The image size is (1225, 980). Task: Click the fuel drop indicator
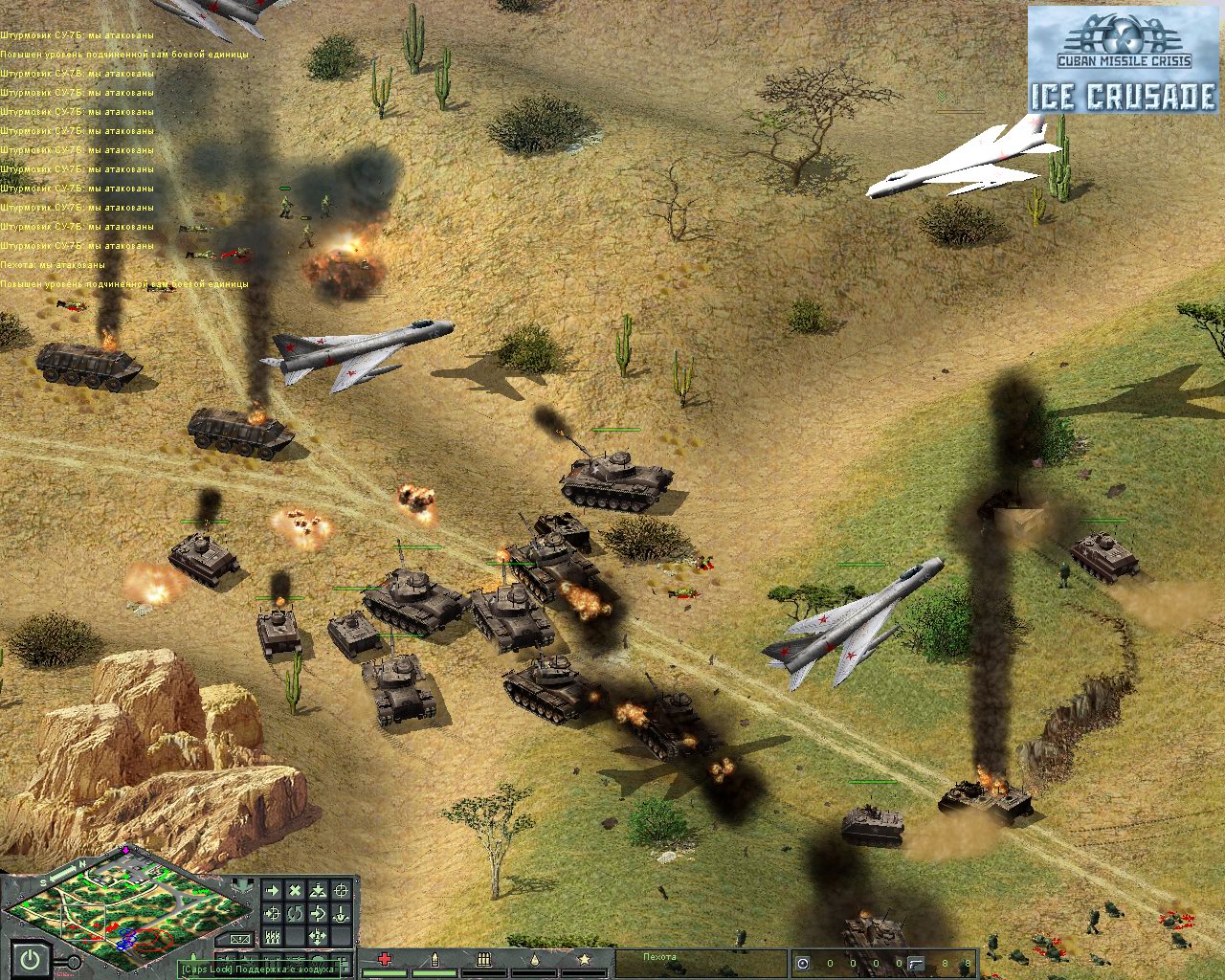click(x=537, y=957)
